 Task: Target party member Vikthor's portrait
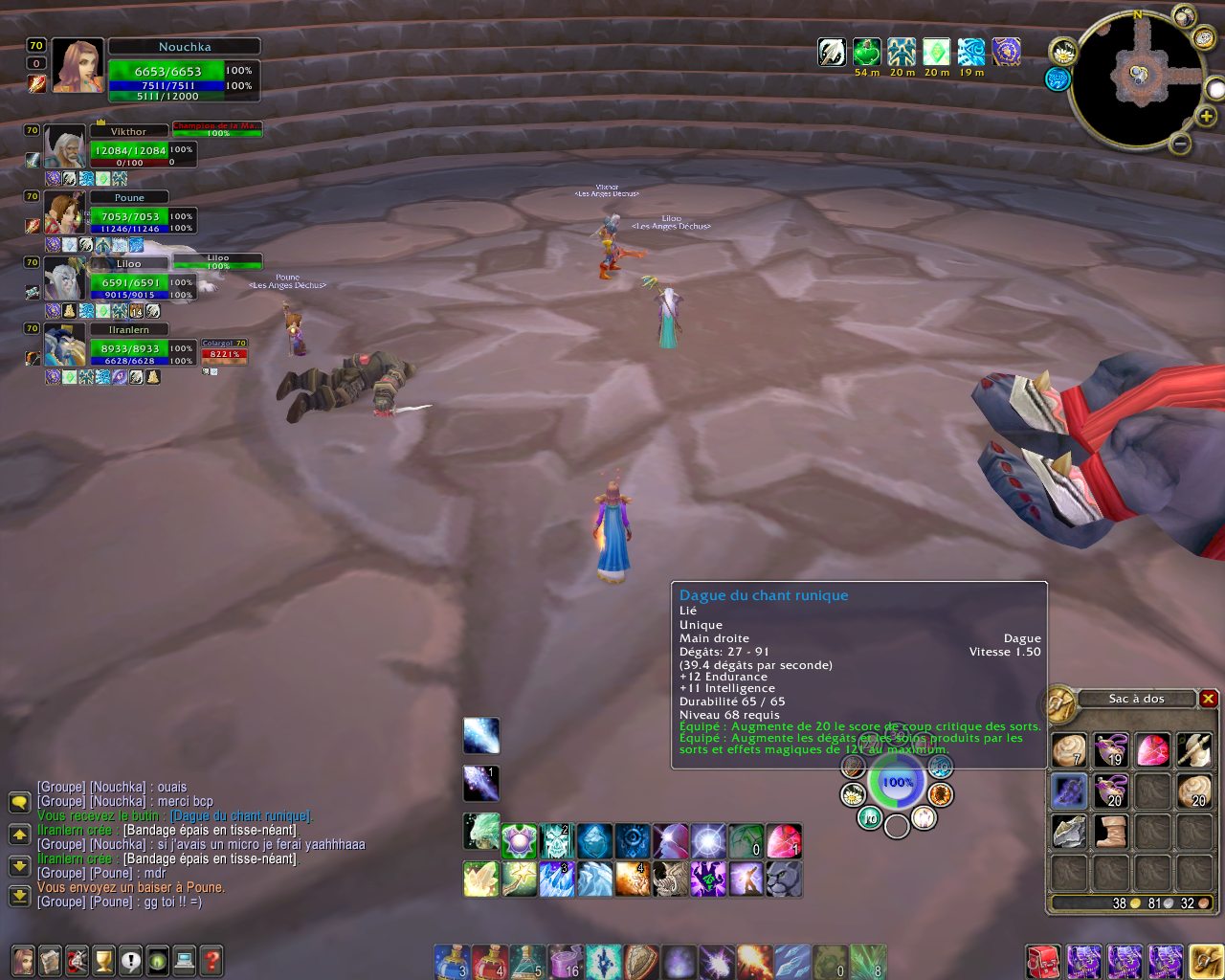(x=64, y=147)
